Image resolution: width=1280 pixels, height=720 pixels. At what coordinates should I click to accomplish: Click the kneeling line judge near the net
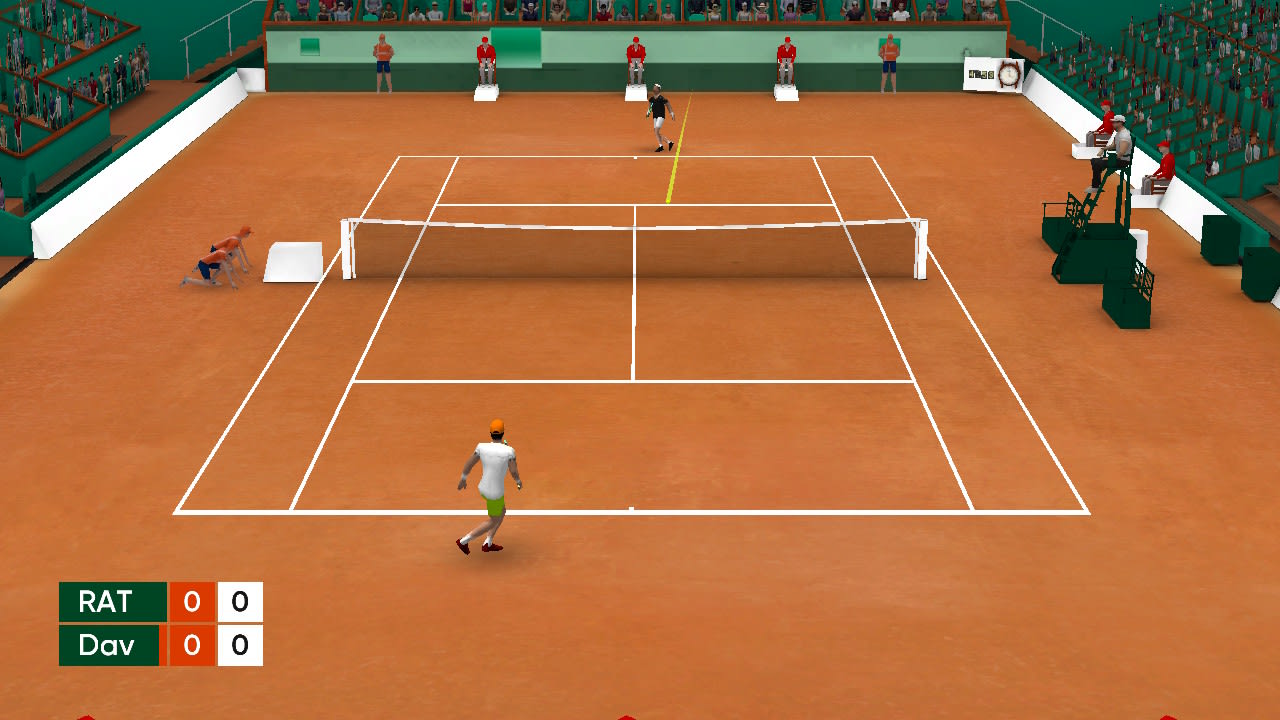point(207,265)
